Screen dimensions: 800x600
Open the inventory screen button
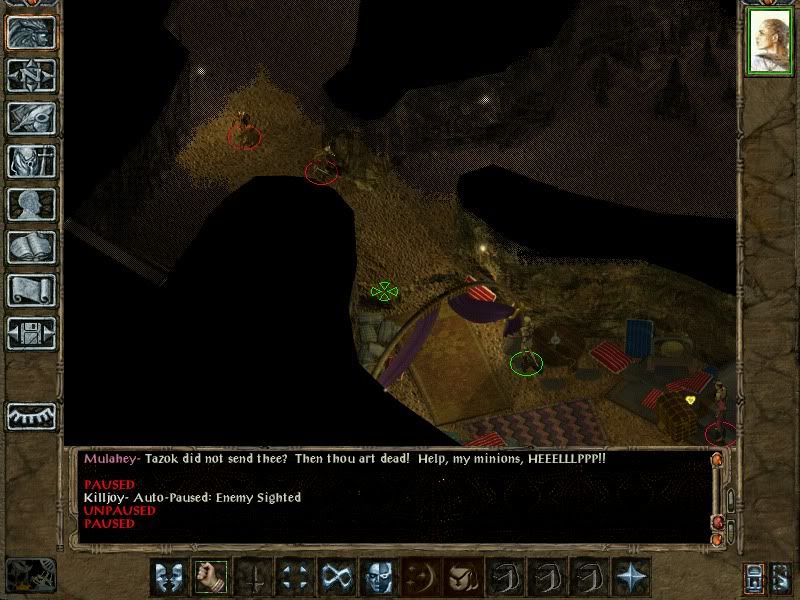point(32,162)
